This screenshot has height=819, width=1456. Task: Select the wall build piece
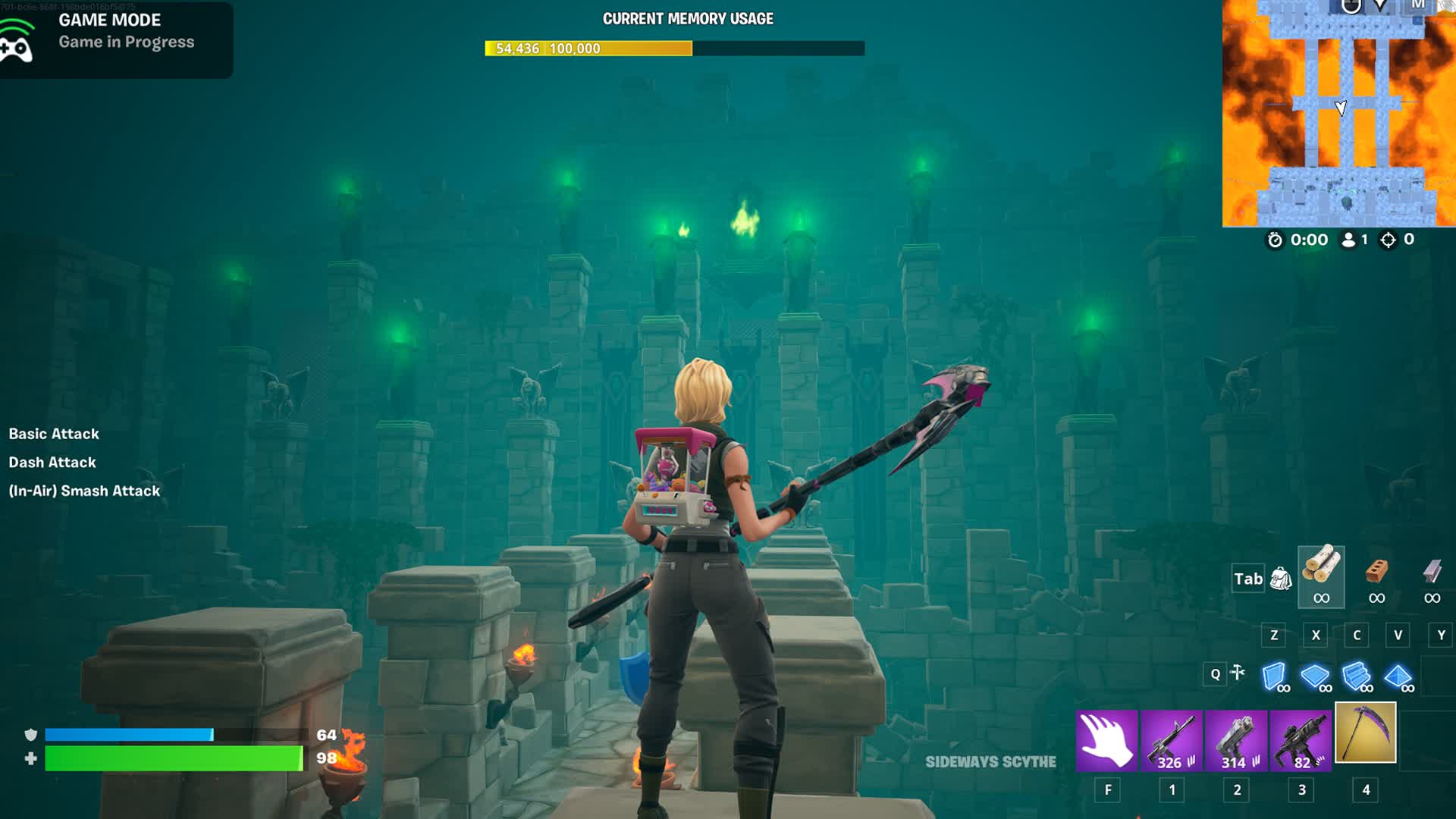(1275, 676)
